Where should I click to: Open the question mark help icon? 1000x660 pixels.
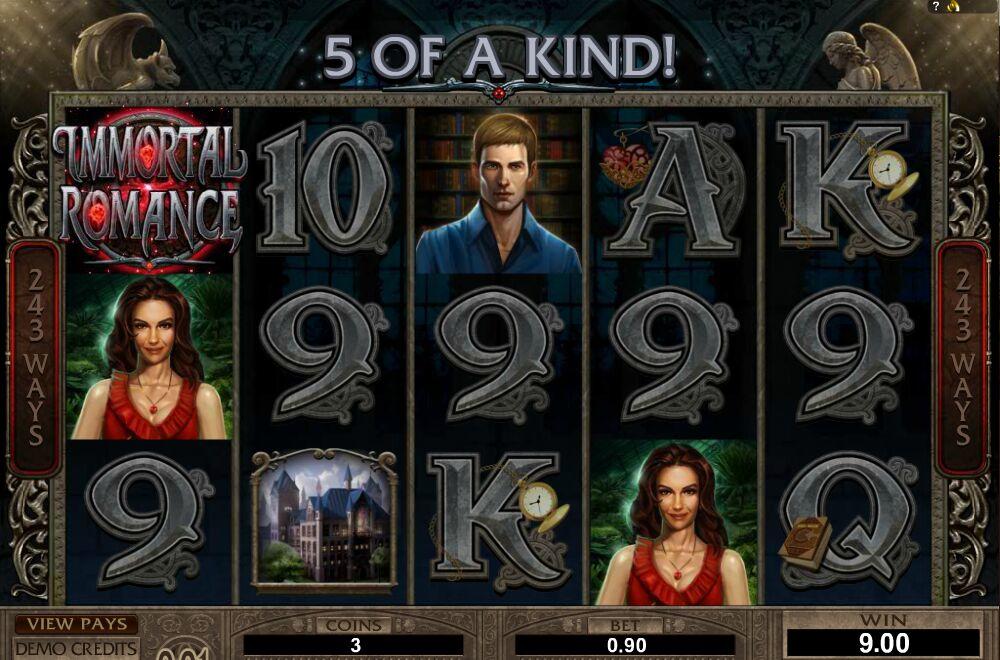pos(936,6)
